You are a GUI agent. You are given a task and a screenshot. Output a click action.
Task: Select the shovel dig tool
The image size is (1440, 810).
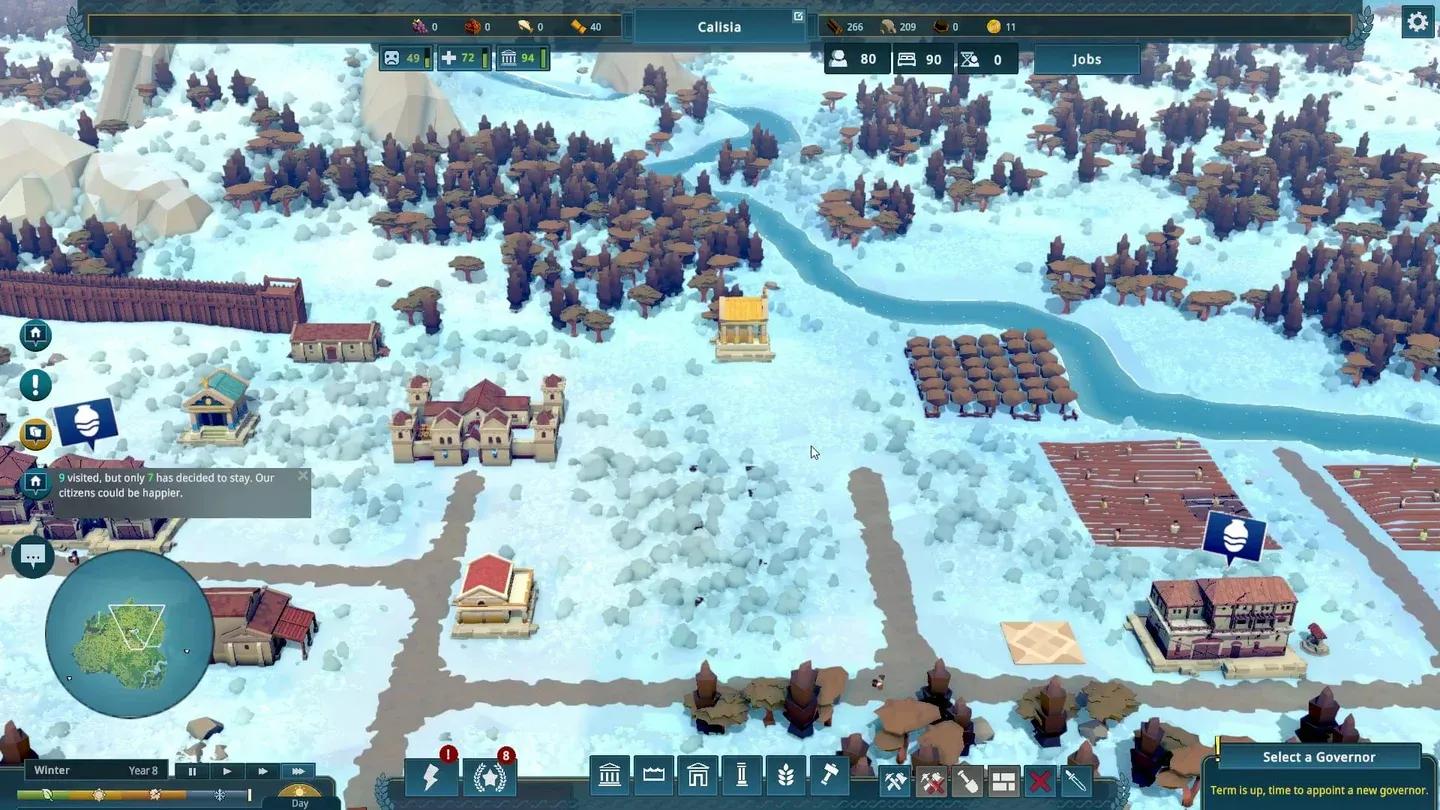pyautogui.click(x=967, y=781)
